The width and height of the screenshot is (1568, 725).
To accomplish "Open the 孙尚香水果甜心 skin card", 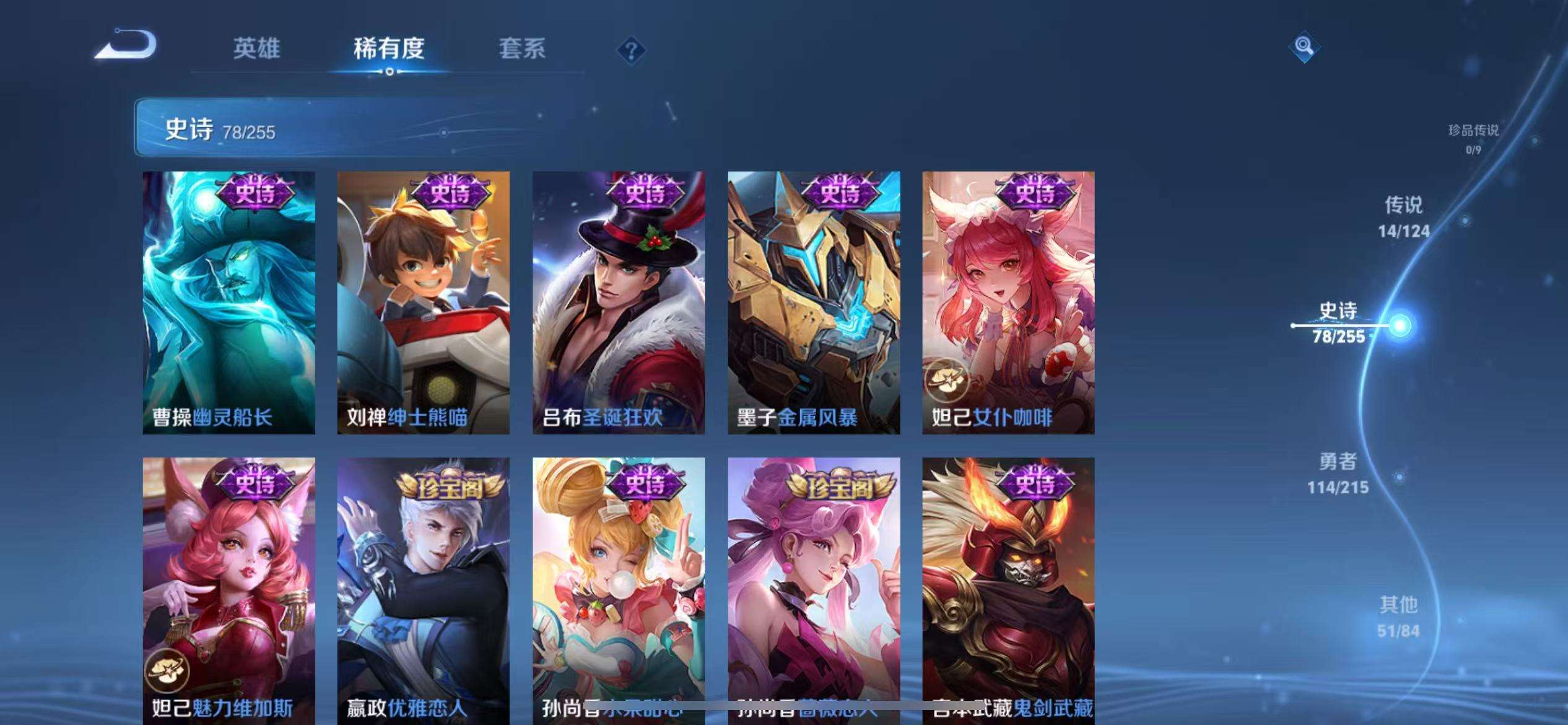I will (619, 589).
